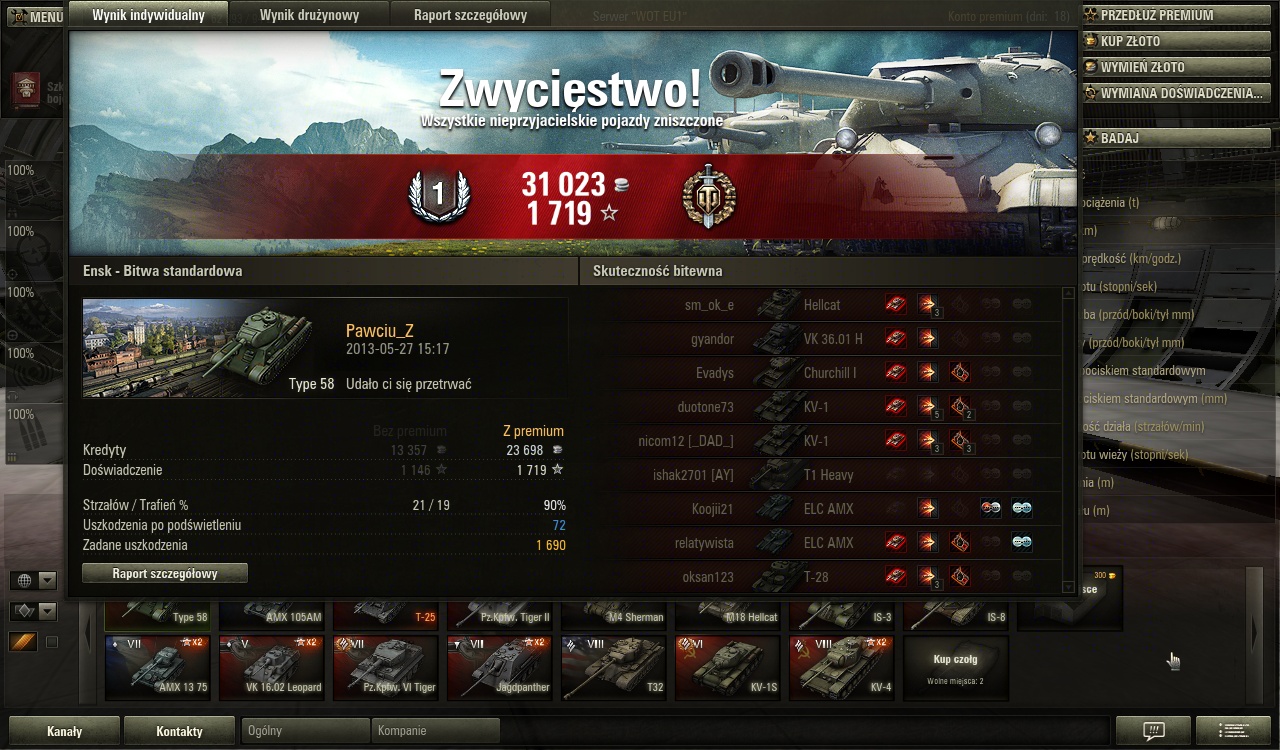Select the AMX 13 75 tank

(x=158, y=667)
